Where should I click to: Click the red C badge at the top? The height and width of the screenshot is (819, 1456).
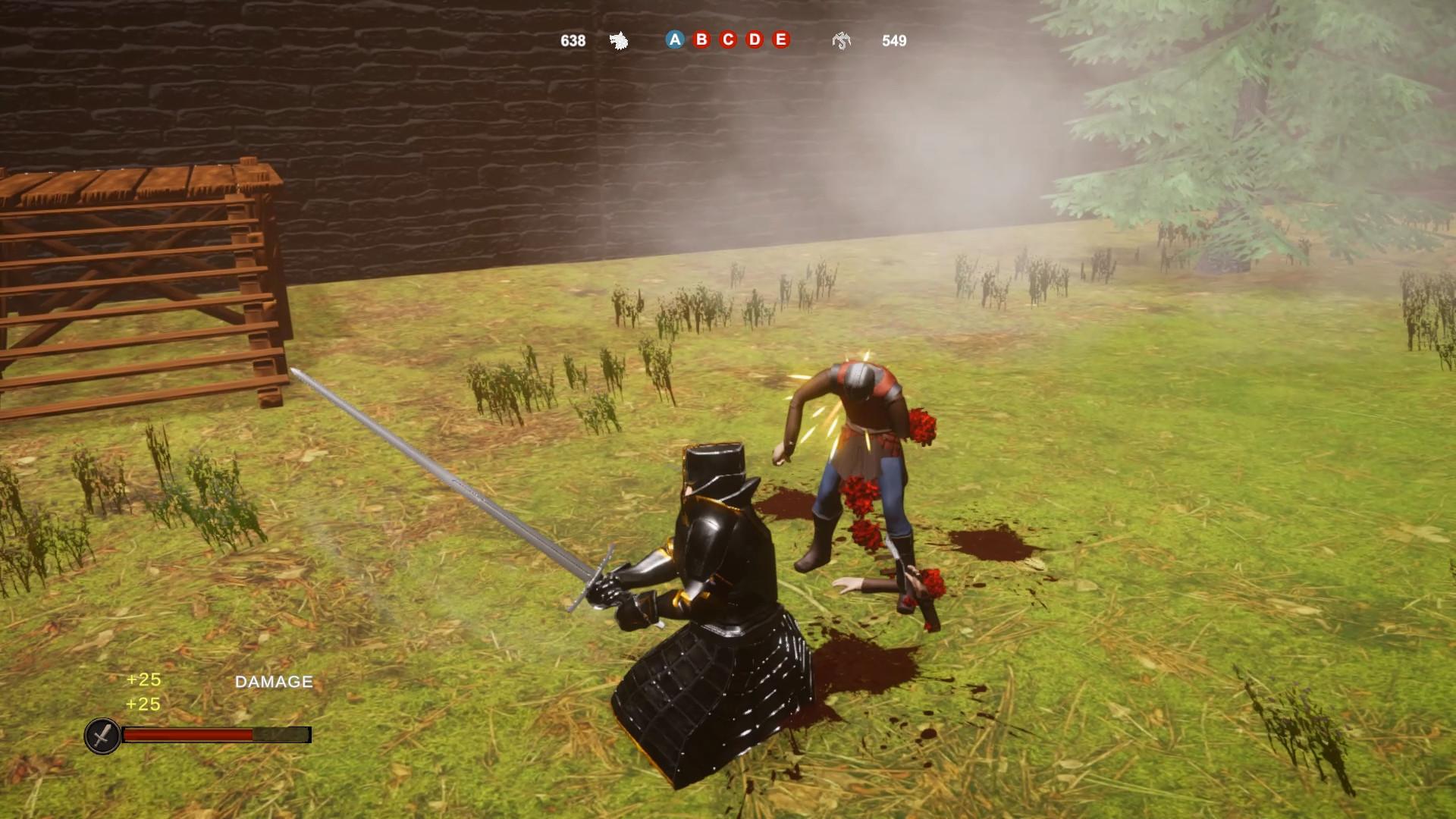726,40
